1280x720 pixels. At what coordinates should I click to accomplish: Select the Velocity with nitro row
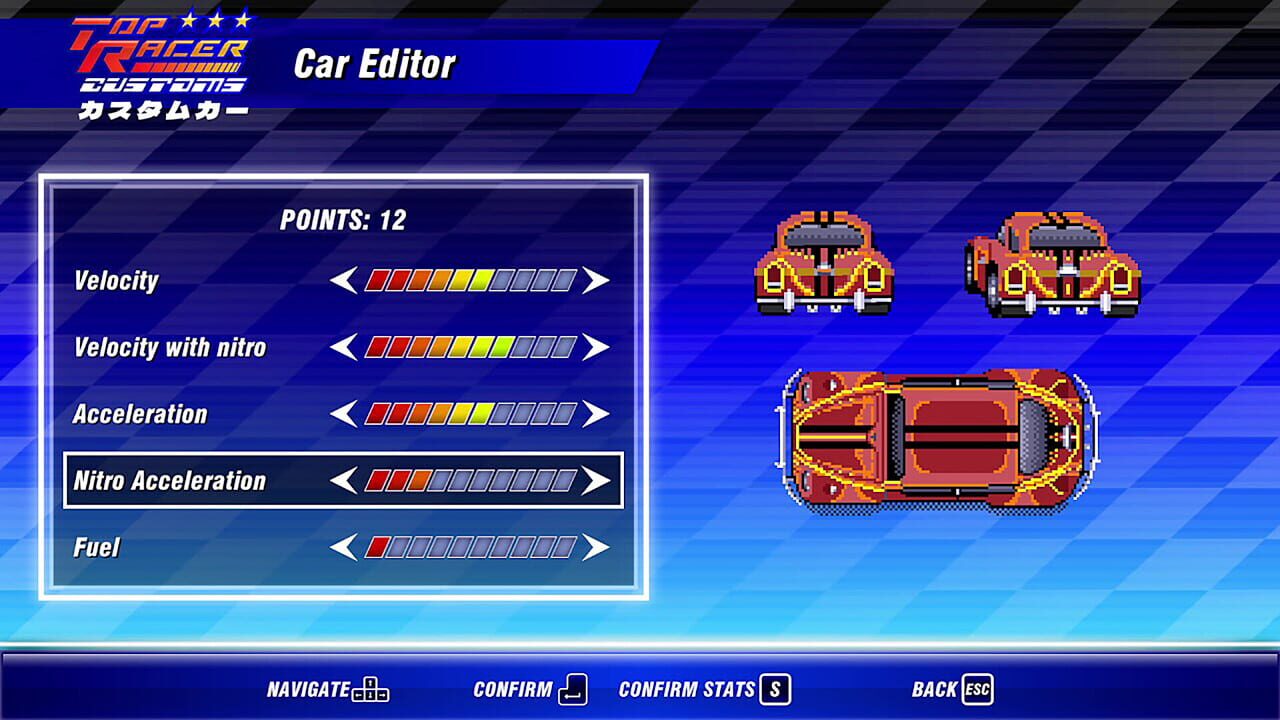(170, 348)
